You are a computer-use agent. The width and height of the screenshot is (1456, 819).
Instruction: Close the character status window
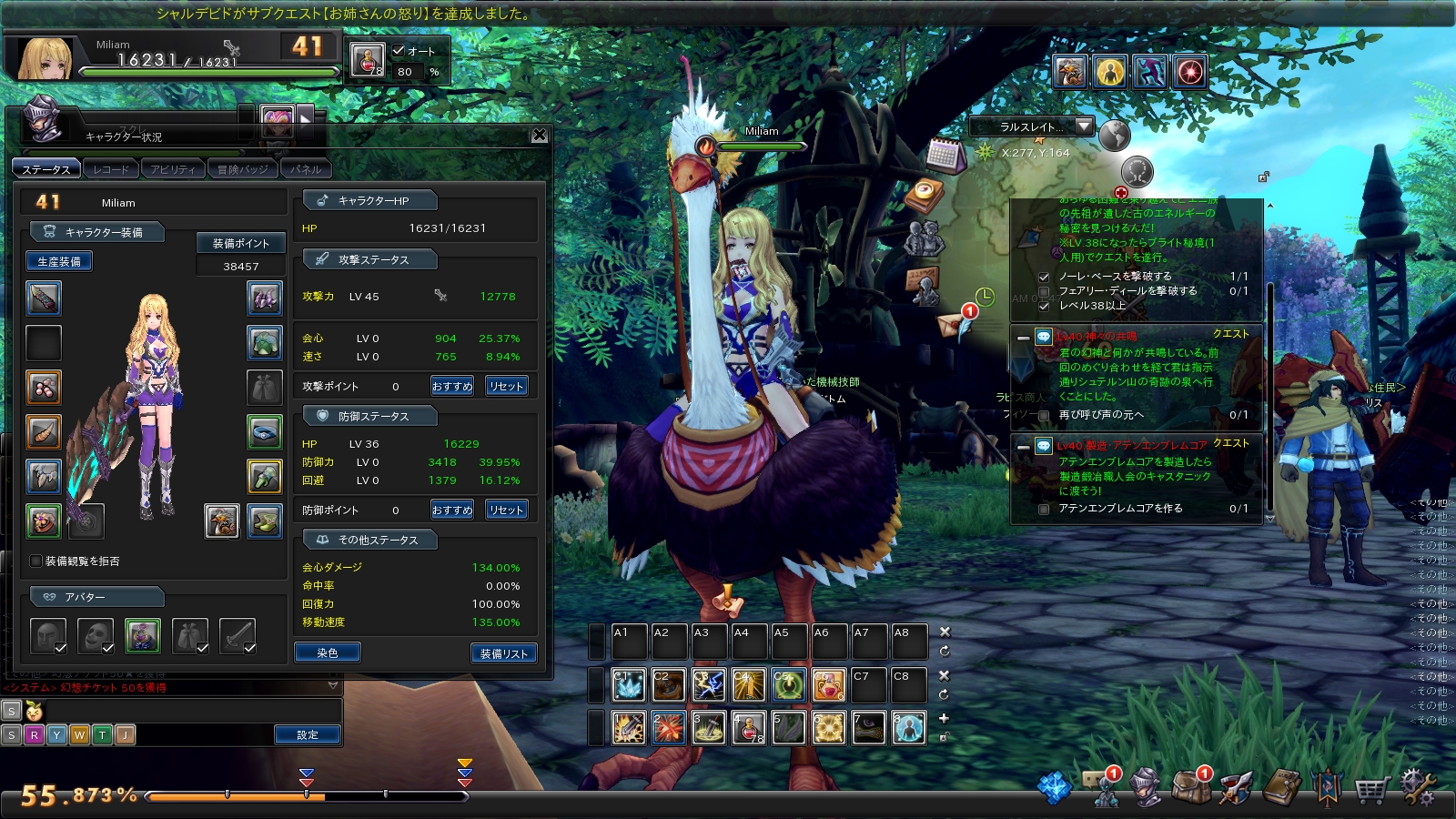pos(540,135)
